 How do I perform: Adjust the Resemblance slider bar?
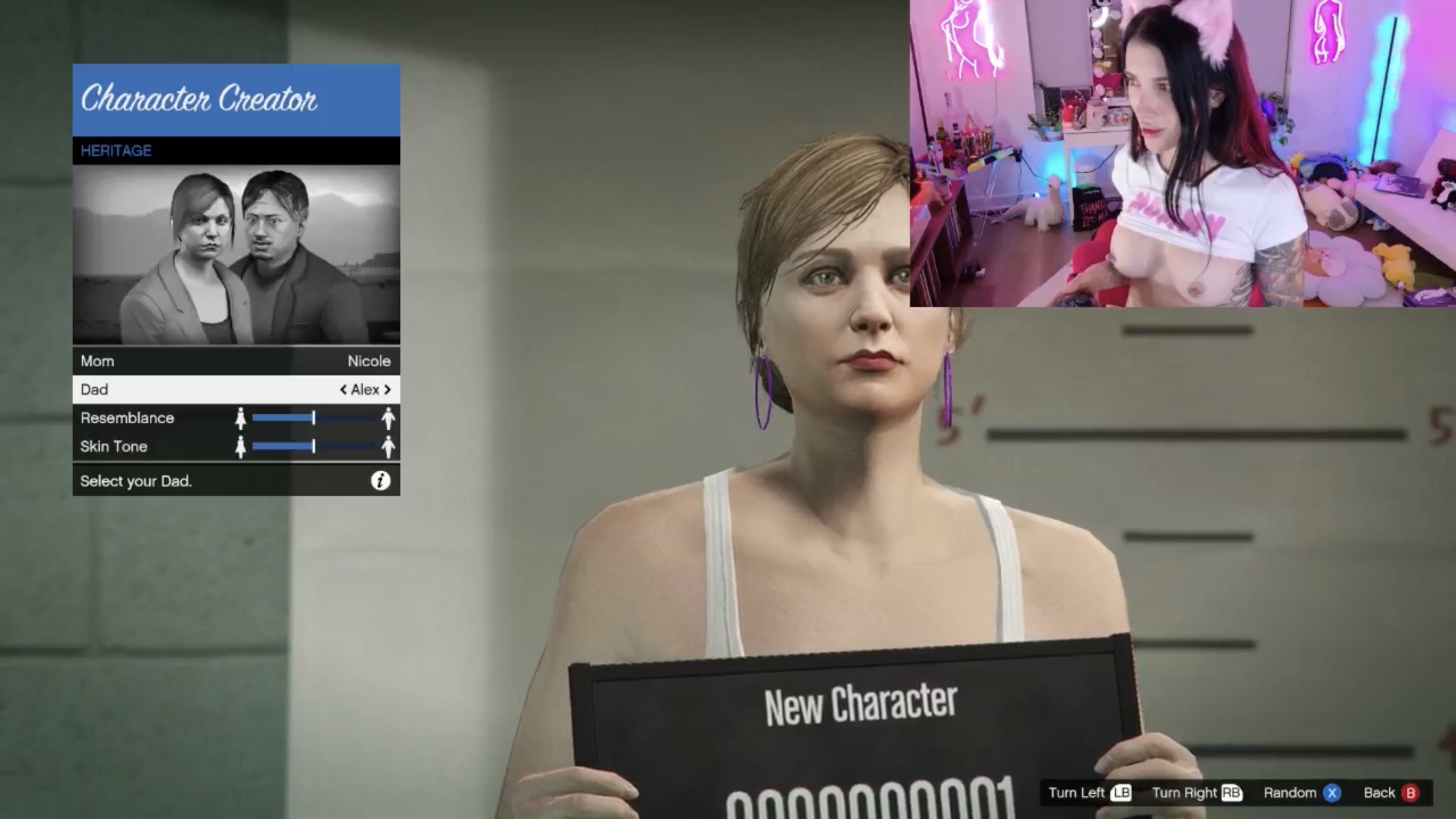(314, 418)
